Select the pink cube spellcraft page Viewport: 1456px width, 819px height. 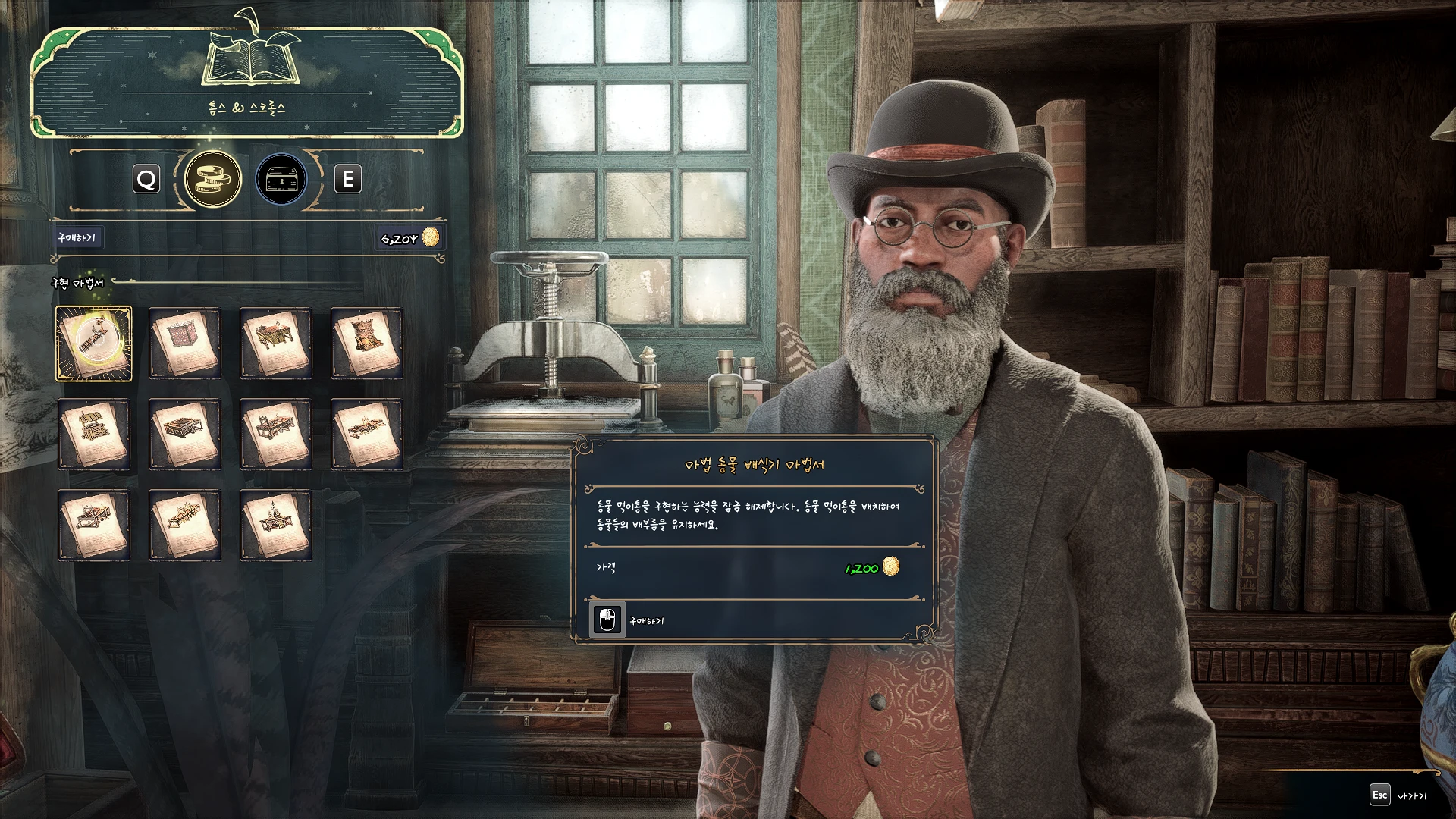click(185, 344)
